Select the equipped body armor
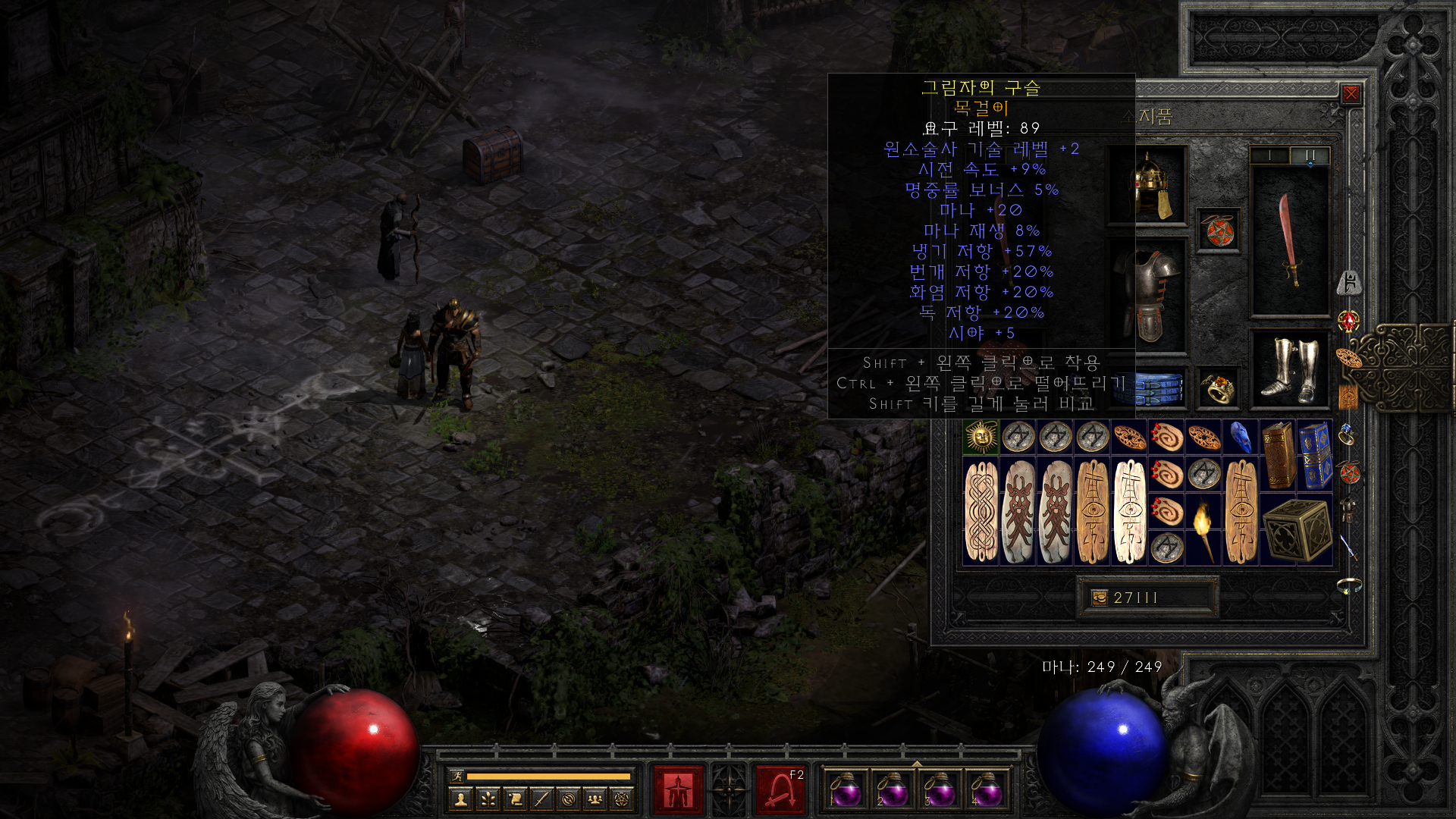The width and height of the screenshot is (1456, 819). point(1148,296)
